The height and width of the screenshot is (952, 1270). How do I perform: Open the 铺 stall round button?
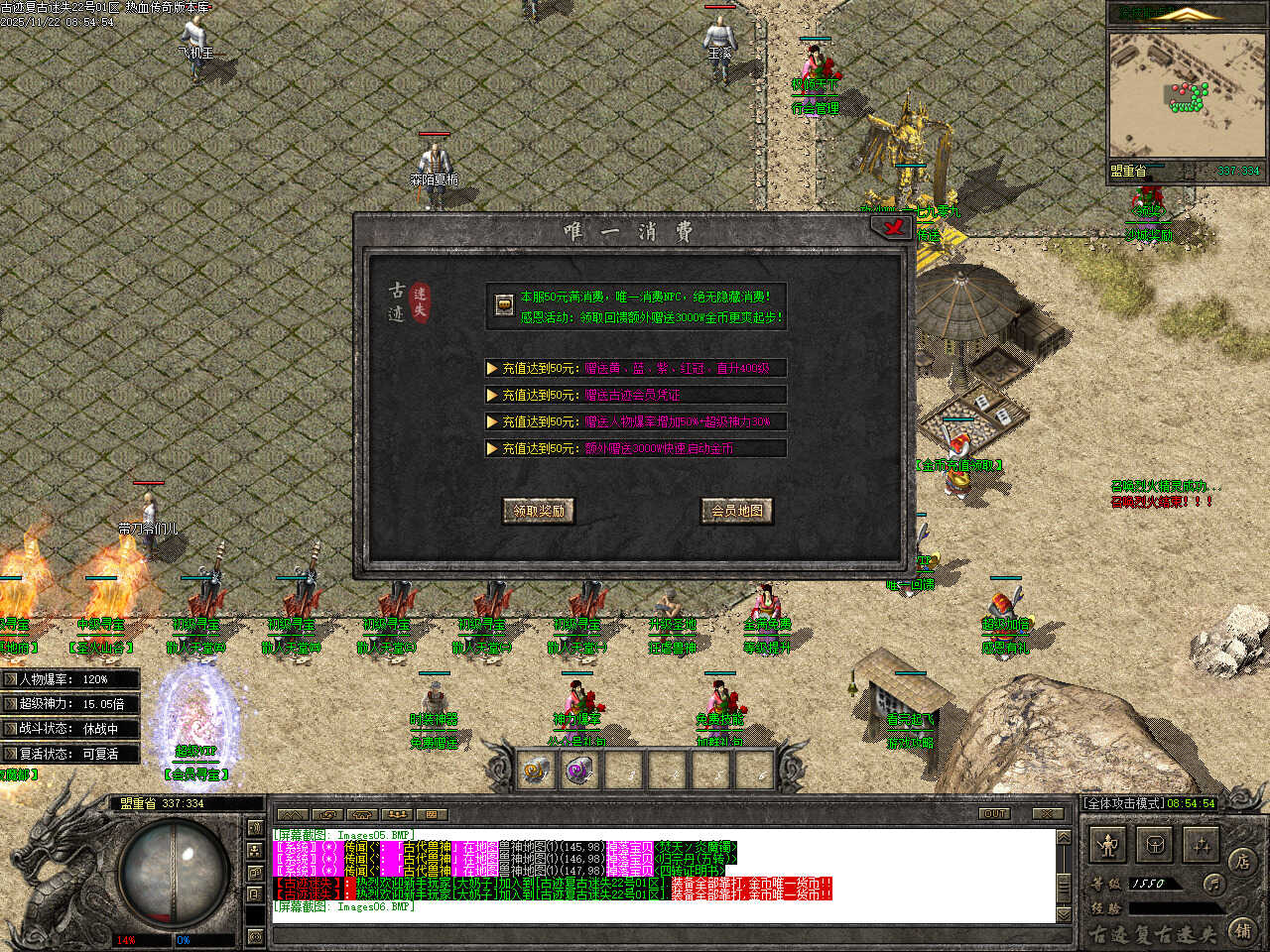[1243, 930]
